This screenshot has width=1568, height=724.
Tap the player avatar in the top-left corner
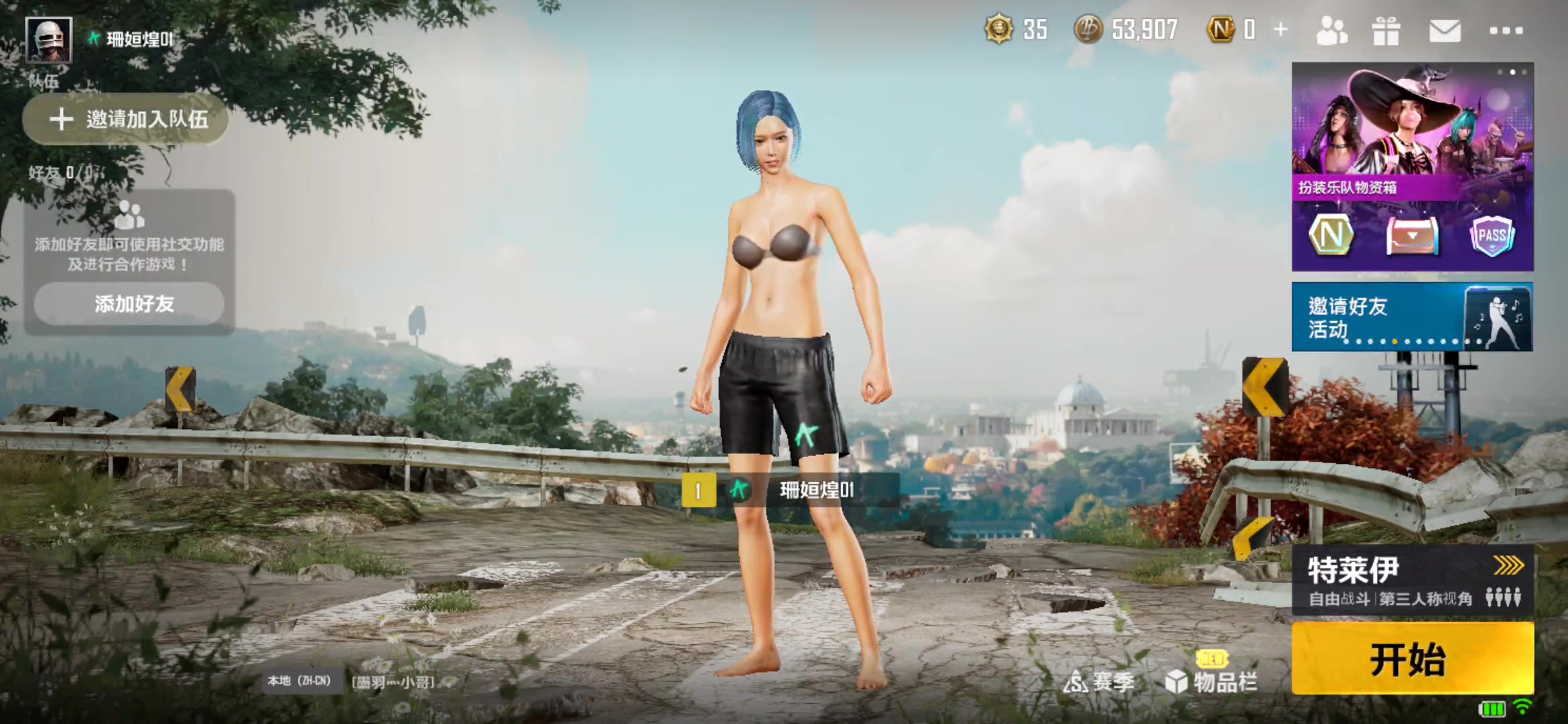click(50, 40)
